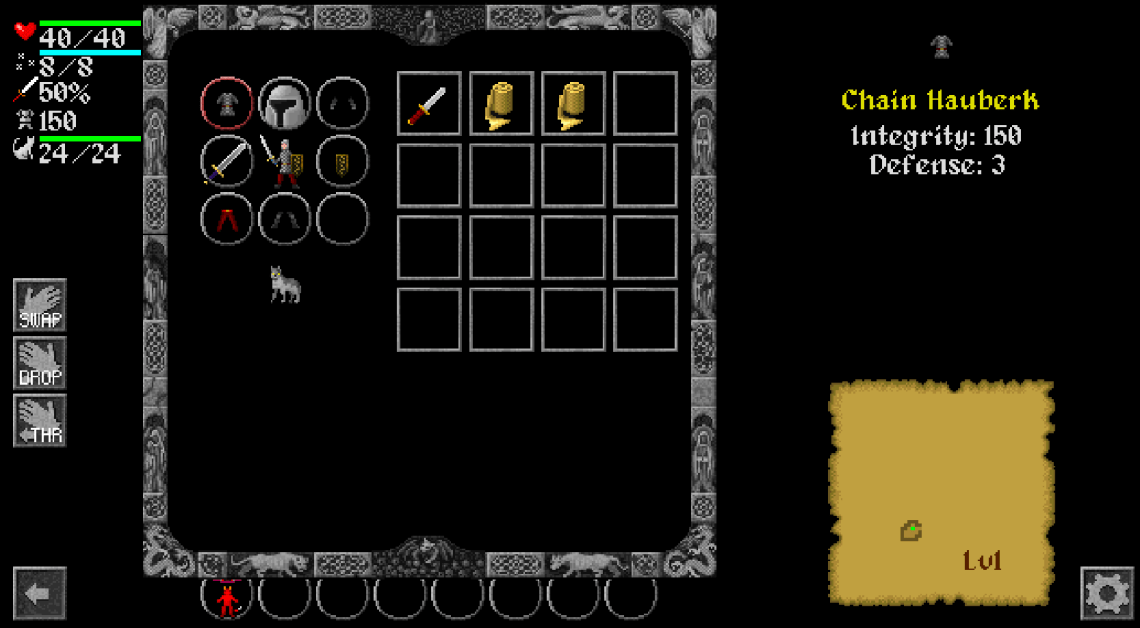Activate the red demon skill slot
The image size is (1140, 628).
[227, 599]
